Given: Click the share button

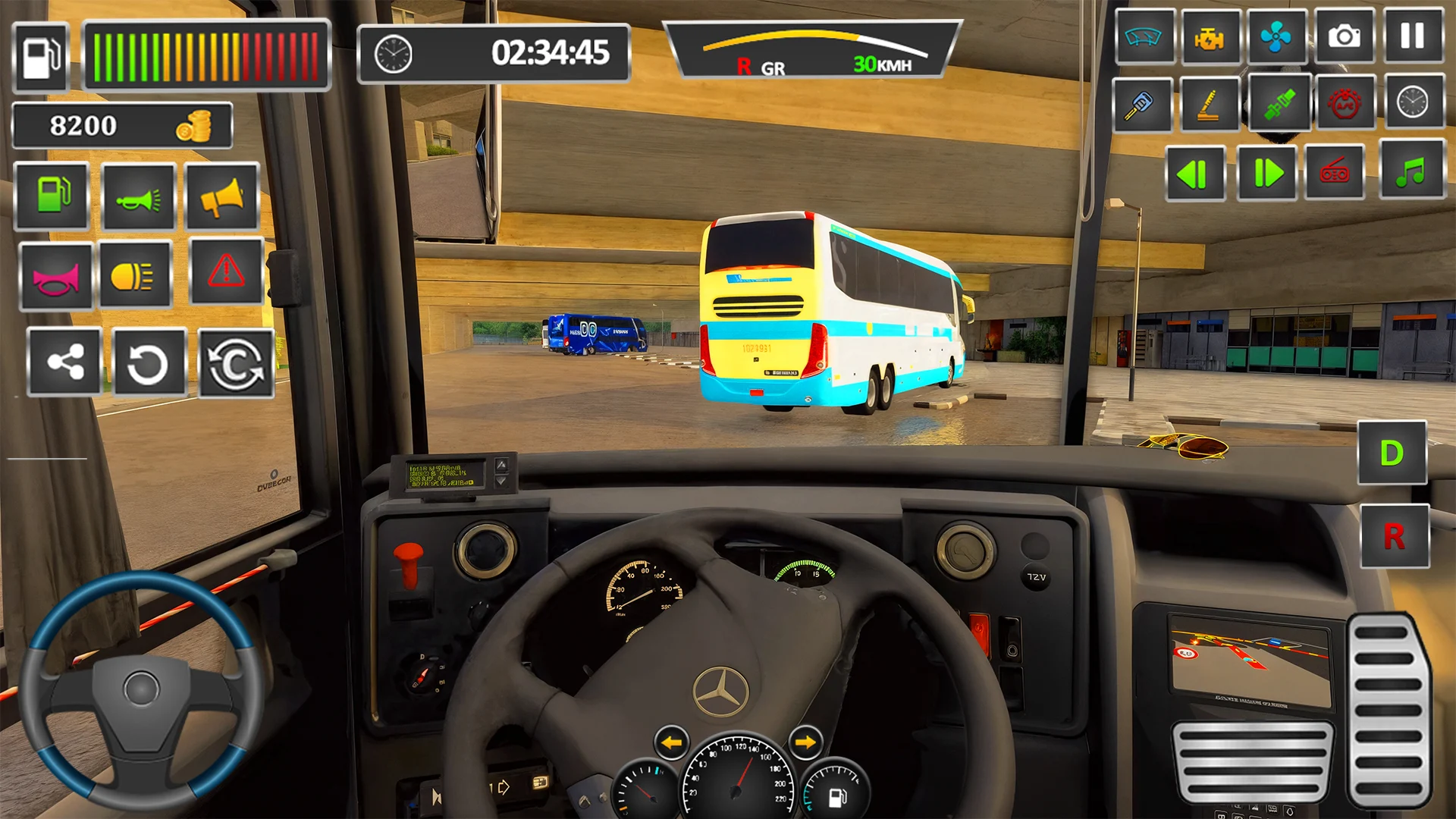Looking at the screenshot, I should [x=65, y=362].
